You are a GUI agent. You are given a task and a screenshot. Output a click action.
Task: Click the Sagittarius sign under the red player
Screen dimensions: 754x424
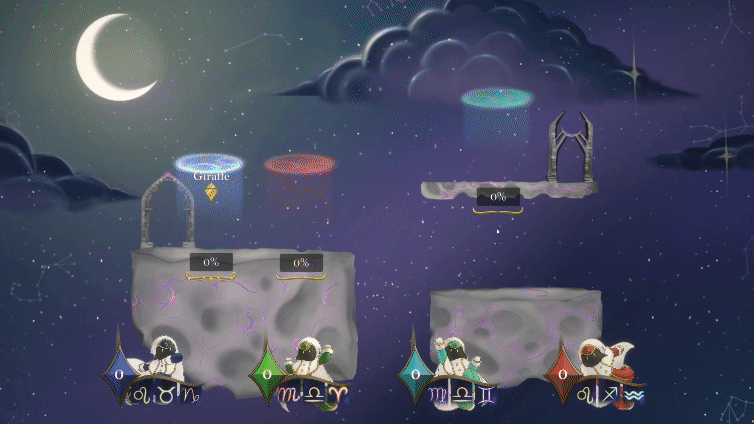click(x=612, y=395)
